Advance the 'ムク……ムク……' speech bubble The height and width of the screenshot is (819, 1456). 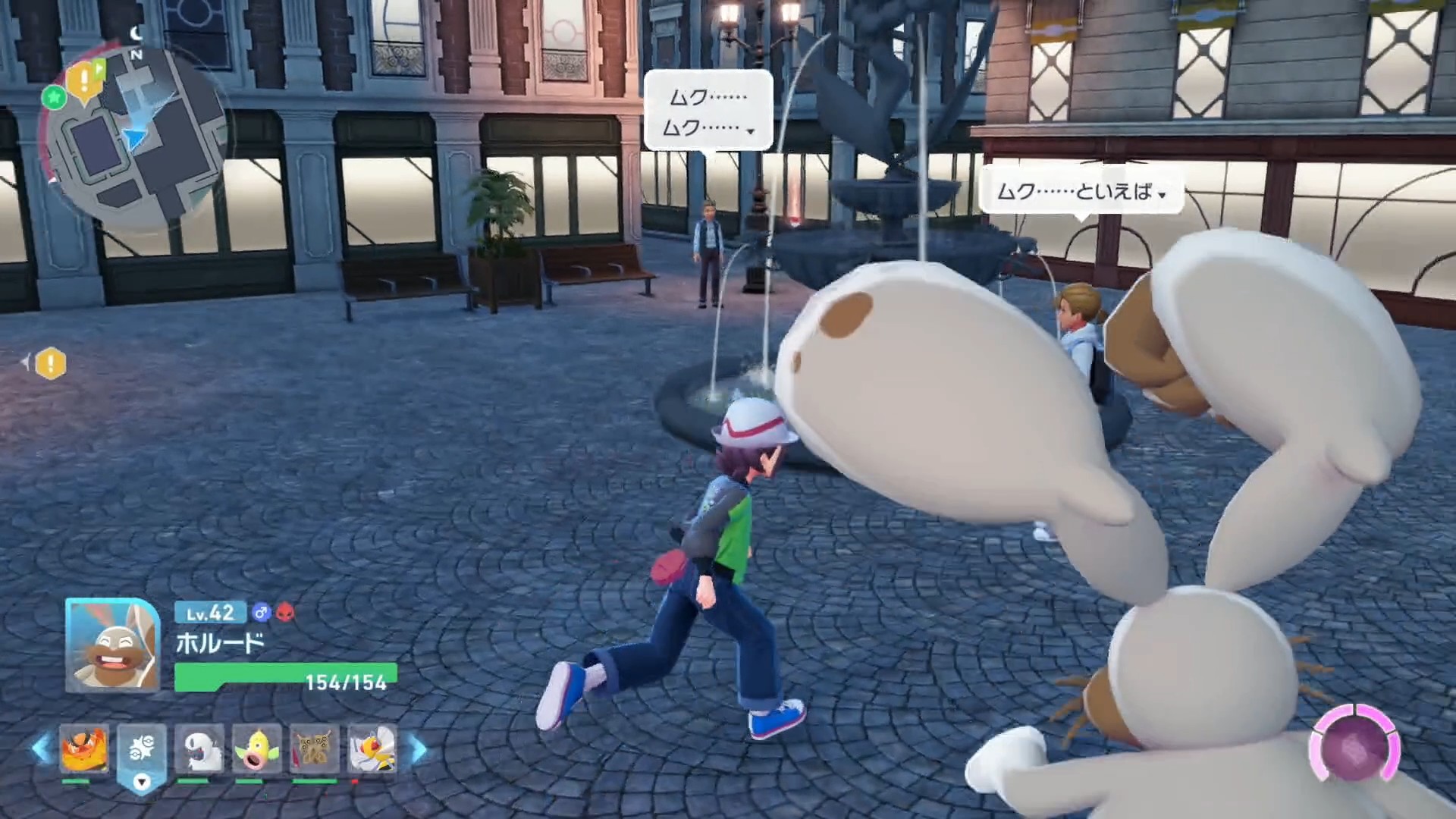pyautogui.click(x=708, y=111)
